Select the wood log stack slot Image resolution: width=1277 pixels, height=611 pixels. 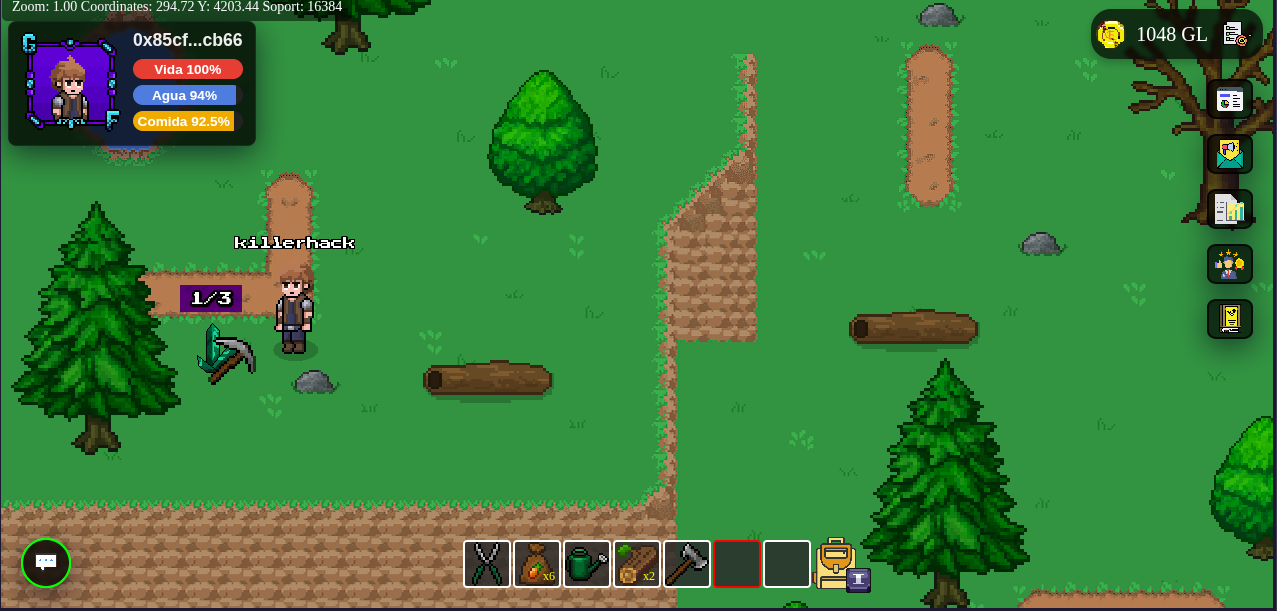(x=637, y=564)
